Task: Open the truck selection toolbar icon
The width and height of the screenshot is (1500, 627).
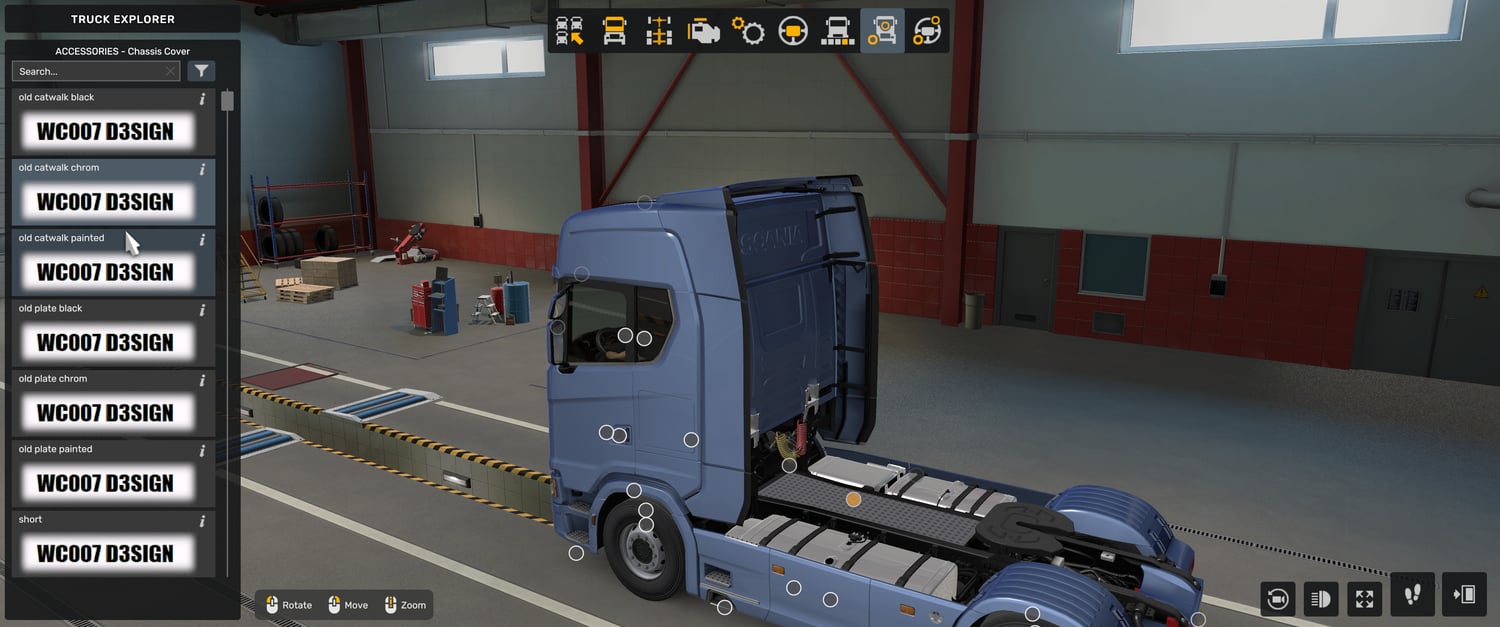Action: pos(570,31)
